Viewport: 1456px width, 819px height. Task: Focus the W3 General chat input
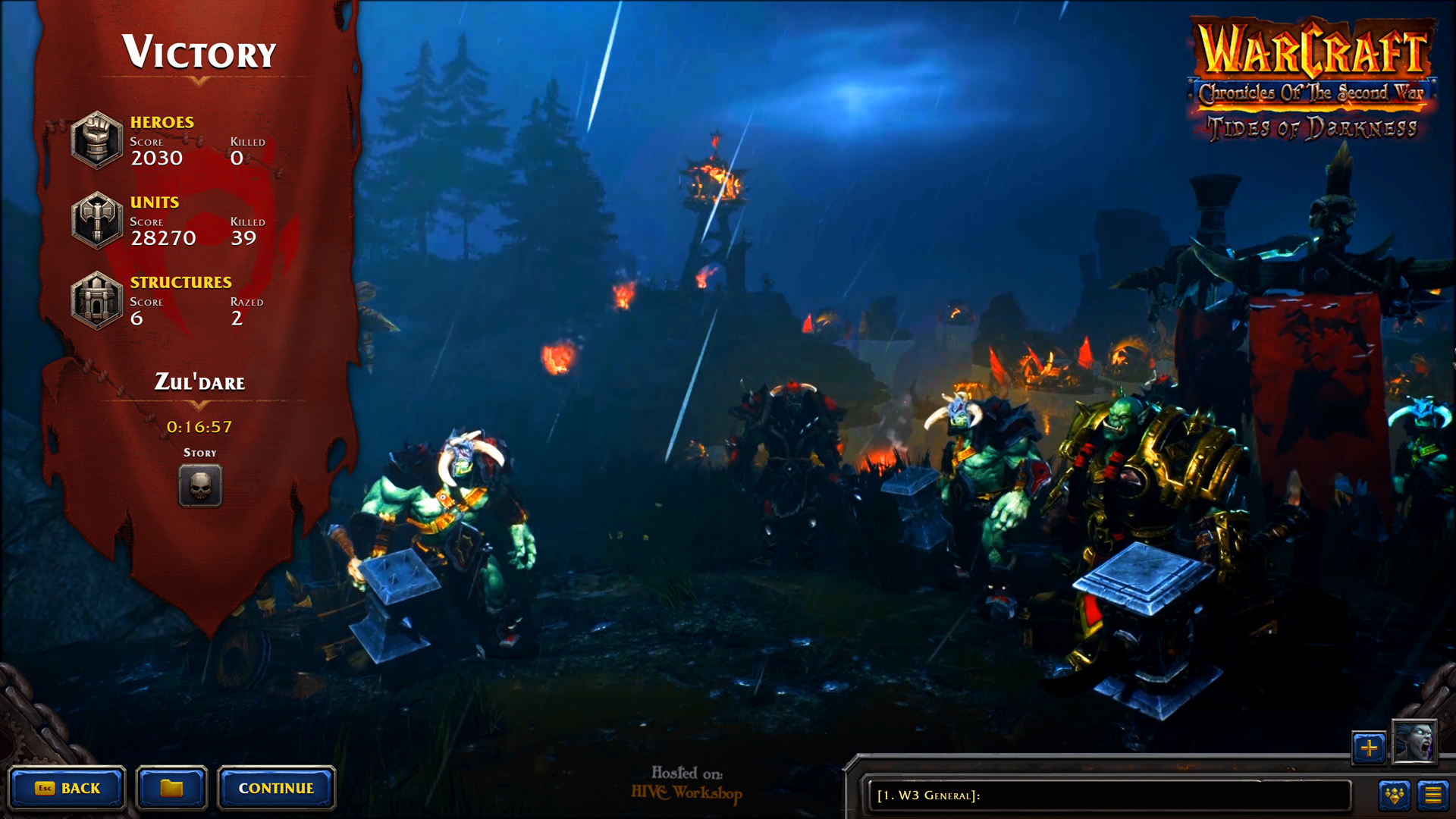(1109, 795)
